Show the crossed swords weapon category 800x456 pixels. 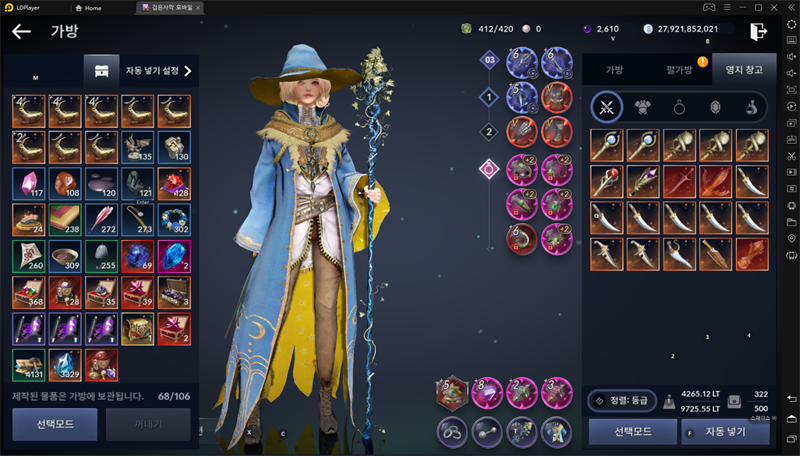click(605, 107)
